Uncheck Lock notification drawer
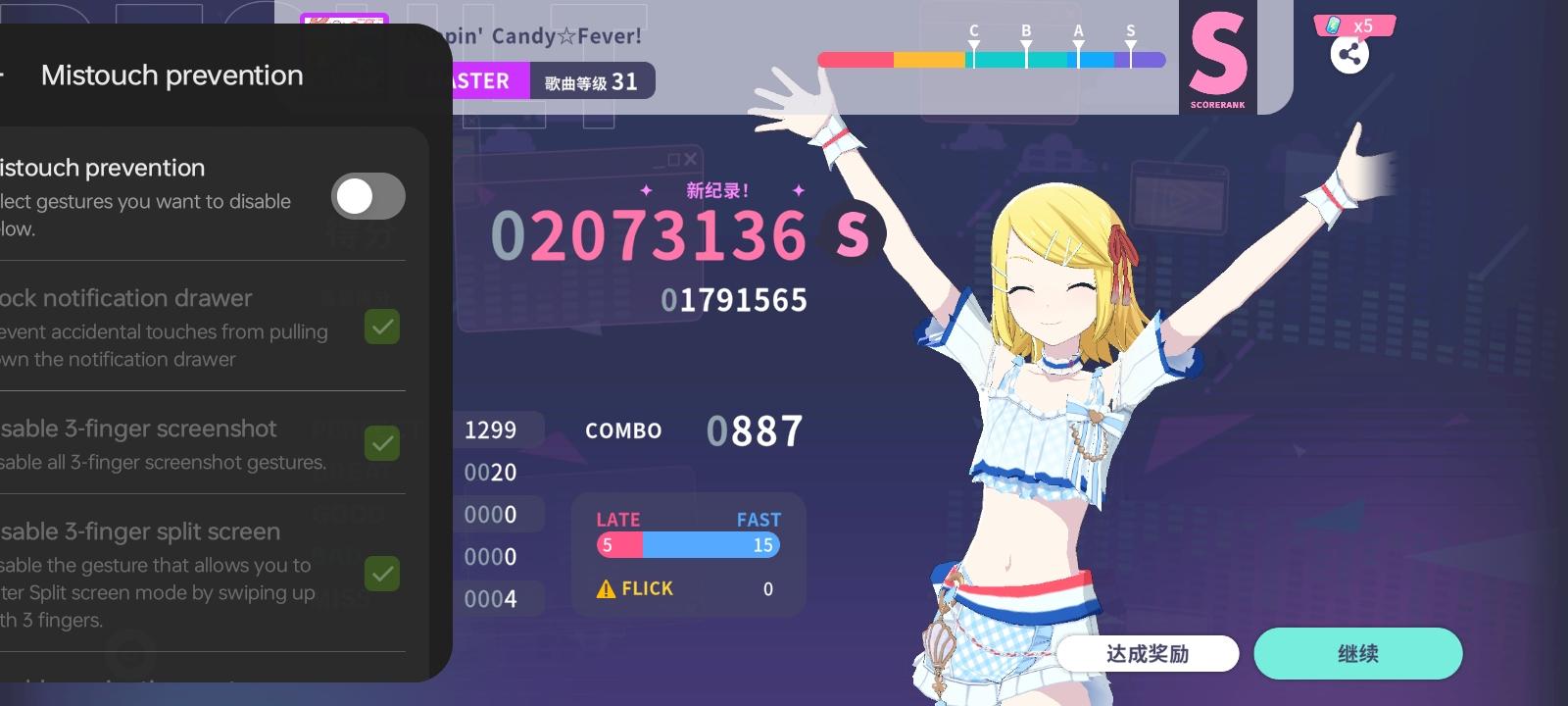Screen dimensions: 1568x706 [383, 327]
